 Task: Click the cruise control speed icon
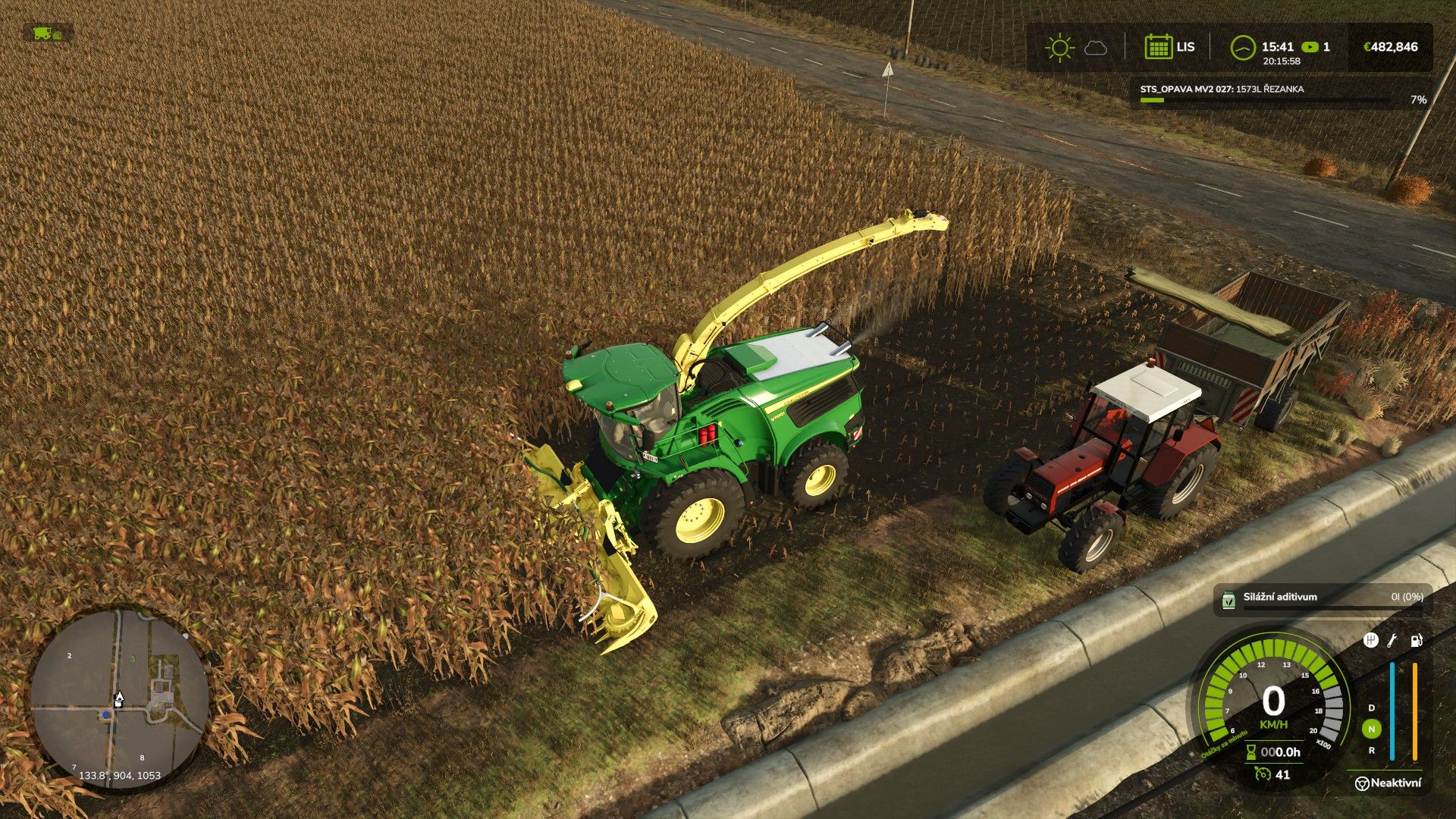1262,774
